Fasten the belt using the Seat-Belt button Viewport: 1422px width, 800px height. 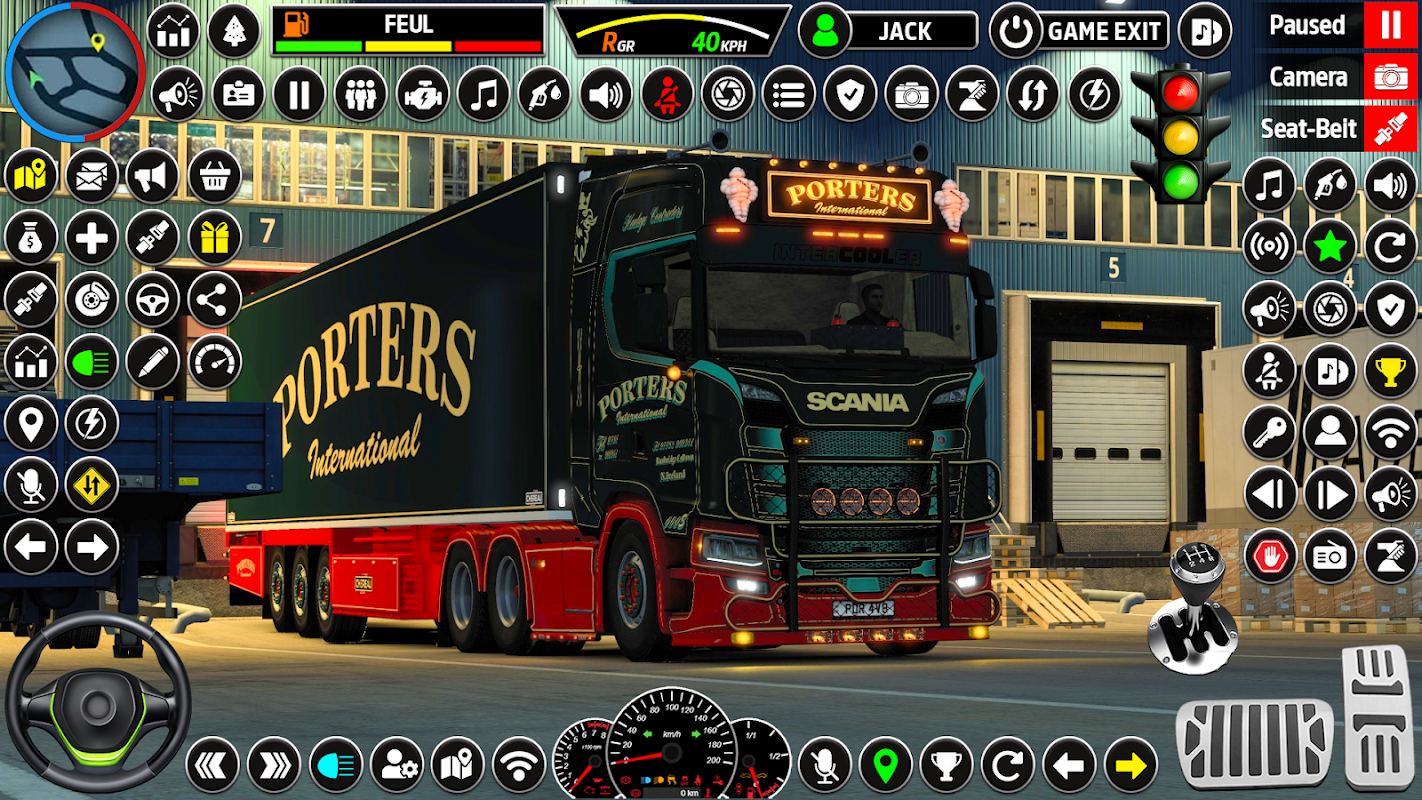point(1390,130)
